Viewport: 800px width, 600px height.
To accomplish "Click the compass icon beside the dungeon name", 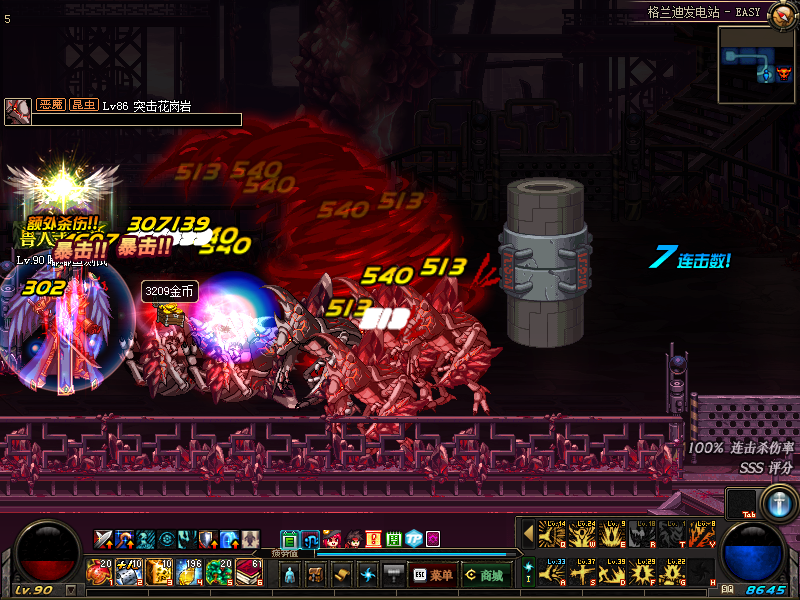I will (782, 12).
